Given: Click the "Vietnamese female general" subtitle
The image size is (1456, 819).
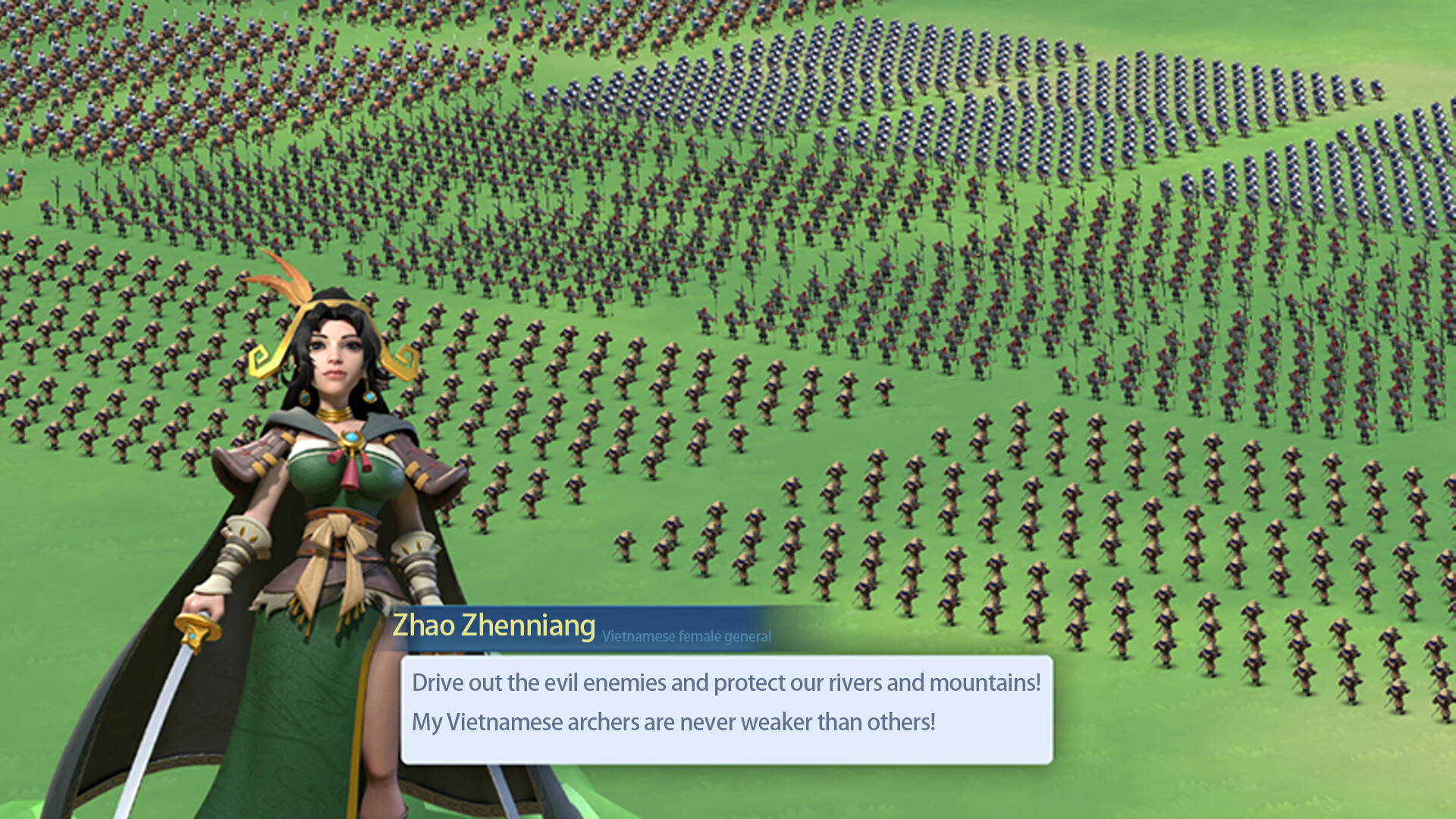Looking at the screenshot, I should 685,637.
